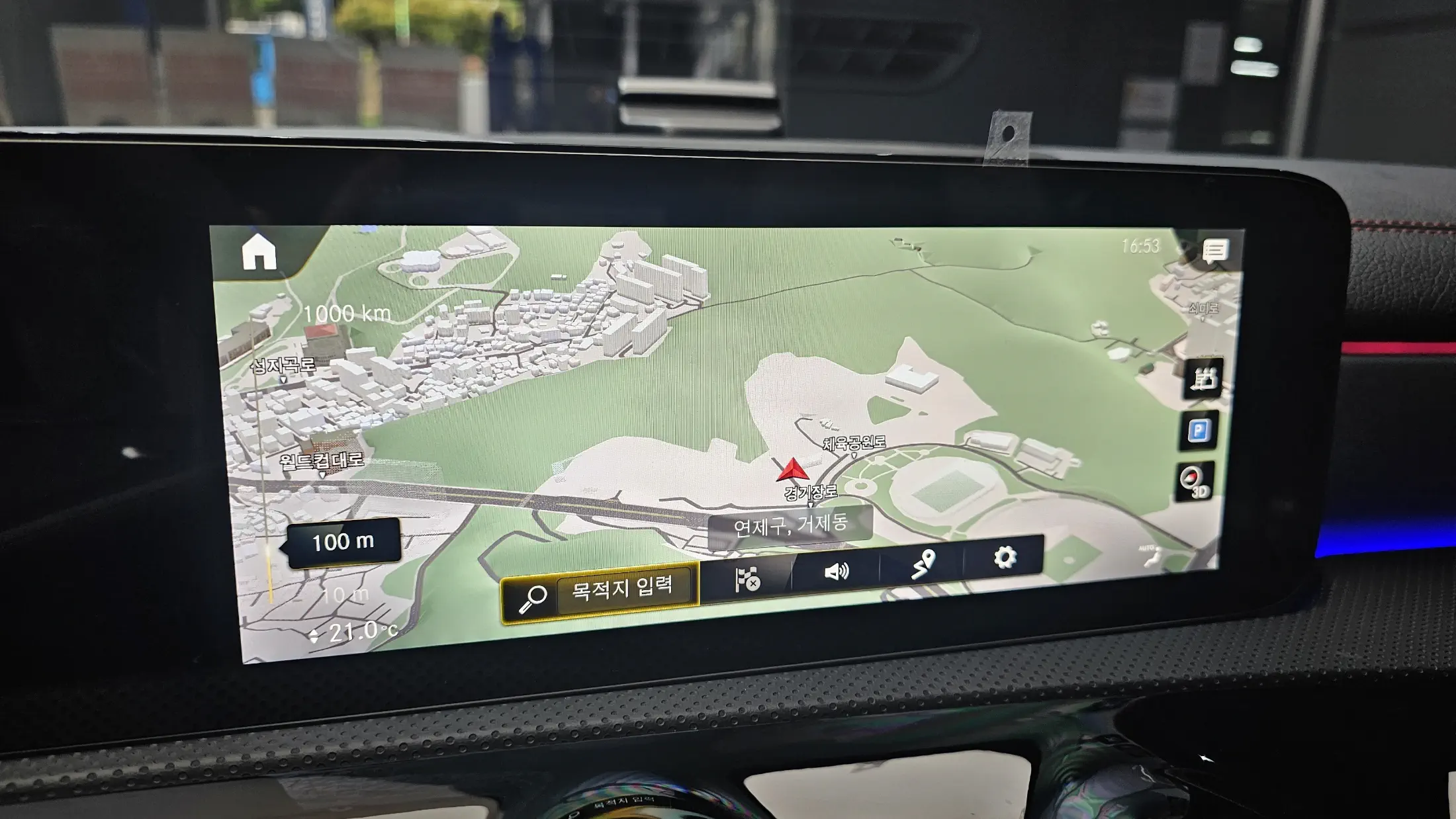This screenshot has width=1456, height=819.
Task: Show parking options with the P icon
Action: tap(1199, 431)
